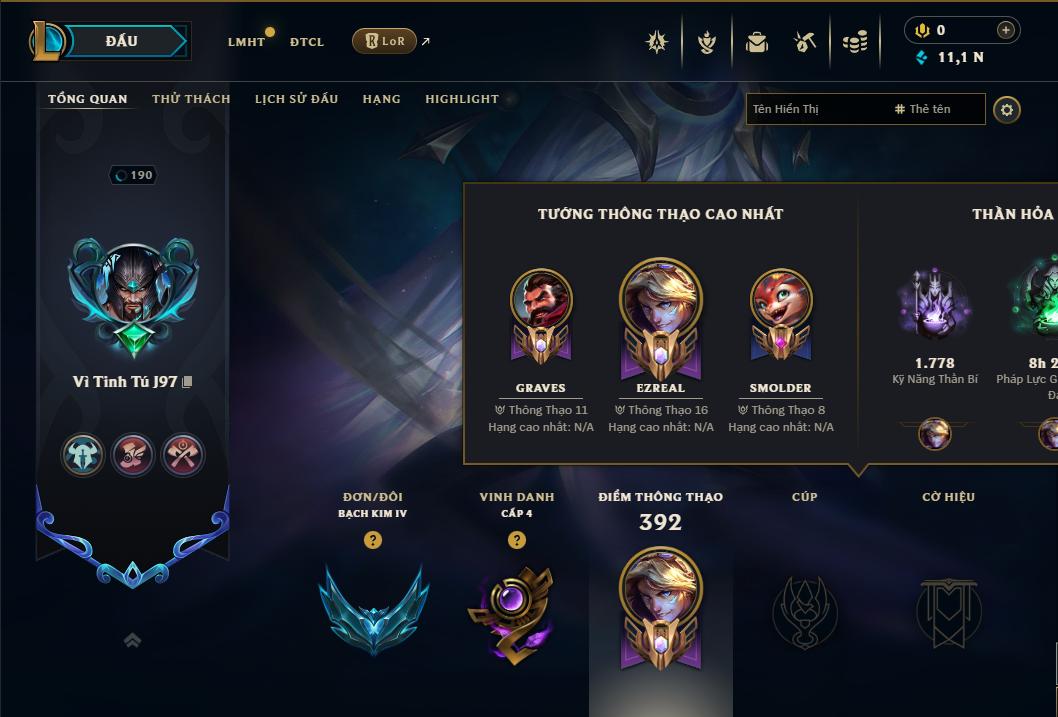Select the Graves mastery champion portrait
The width and height of the screenshot is (1058, 717).
click(x=541, y=302)
